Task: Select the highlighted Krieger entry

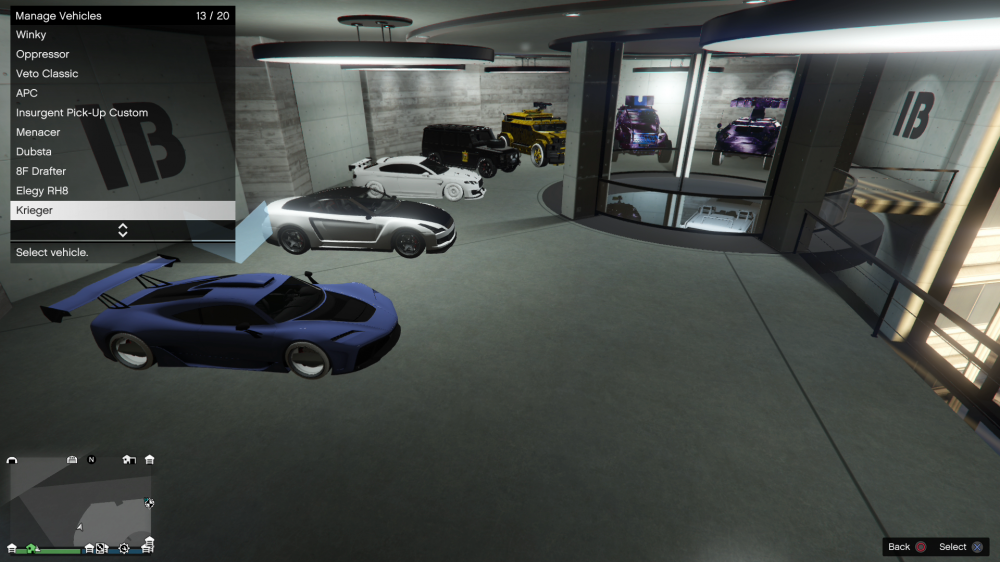Action: coord(122,211)
